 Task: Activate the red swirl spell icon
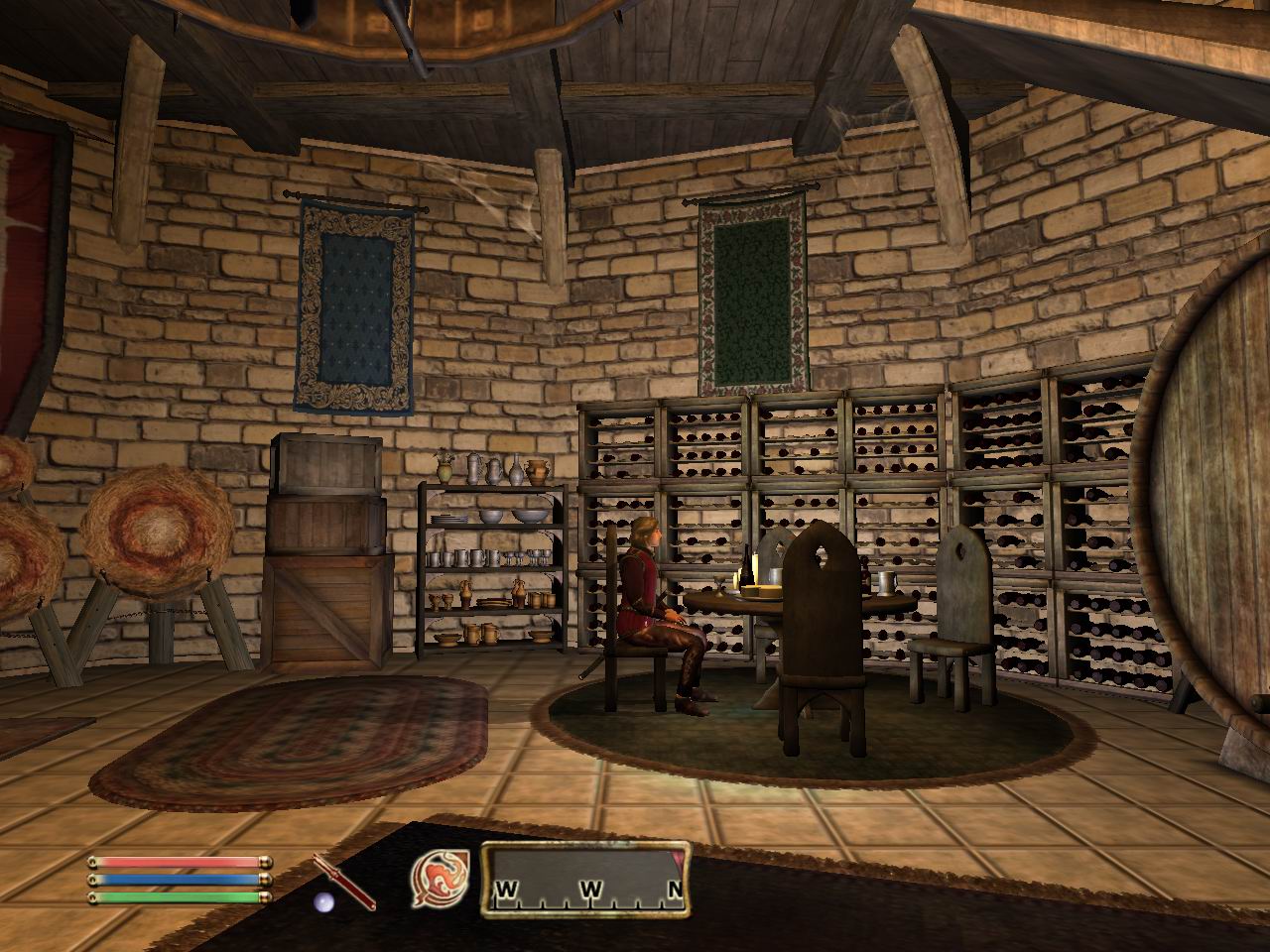pos(438,880)
